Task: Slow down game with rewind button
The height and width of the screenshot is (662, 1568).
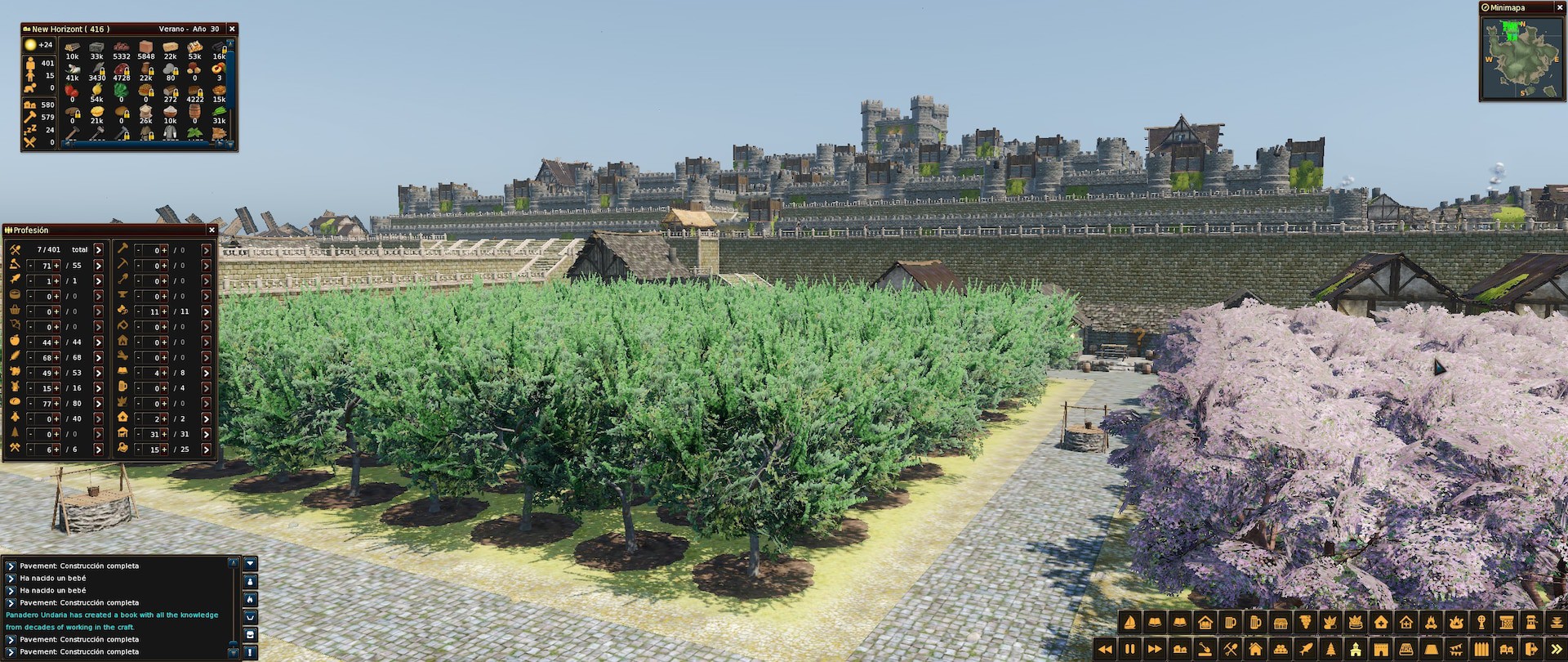Action: click(x=1105, y=649)
